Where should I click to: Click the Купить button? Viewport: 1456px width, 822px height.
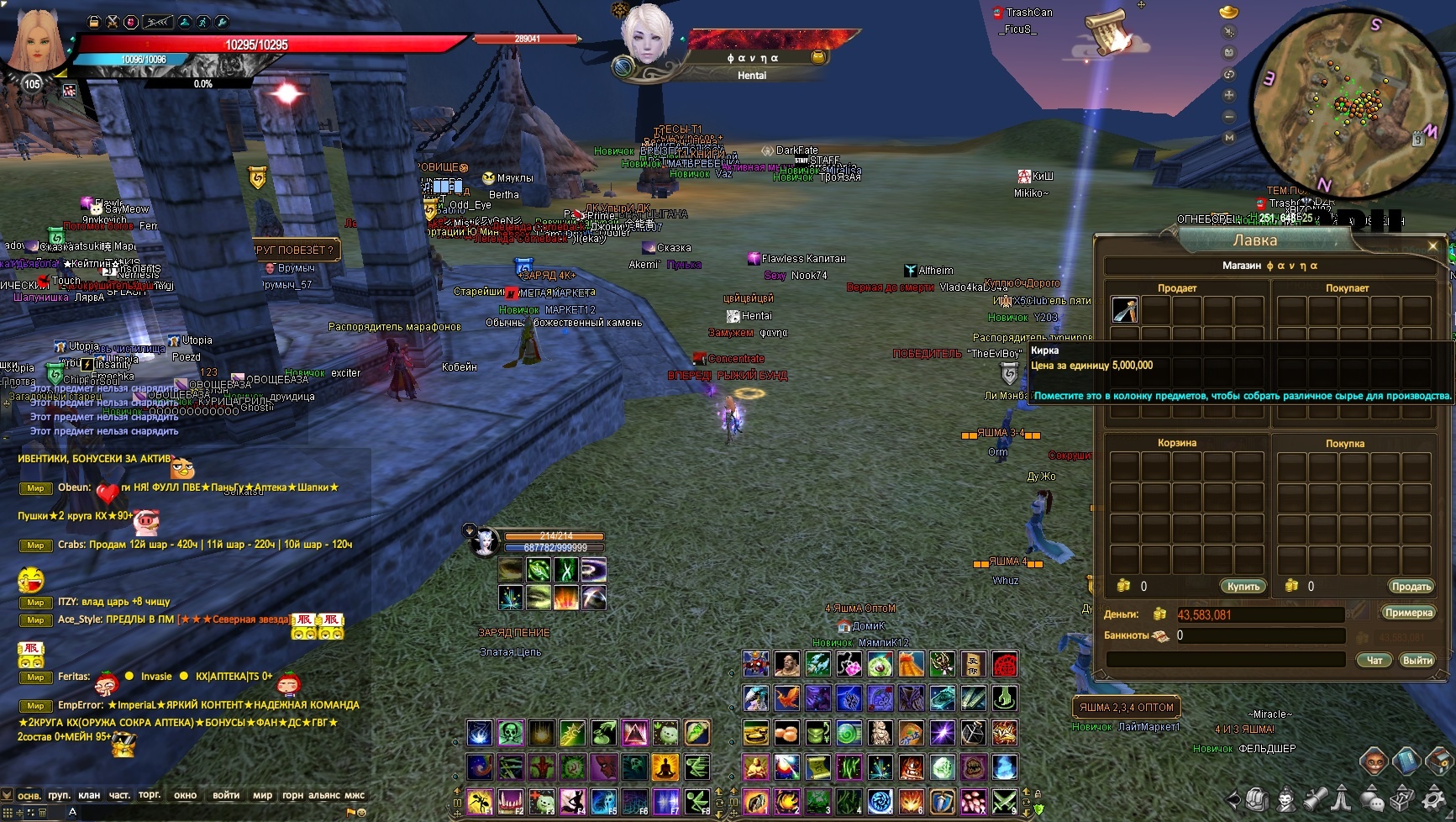(1243, 587)
